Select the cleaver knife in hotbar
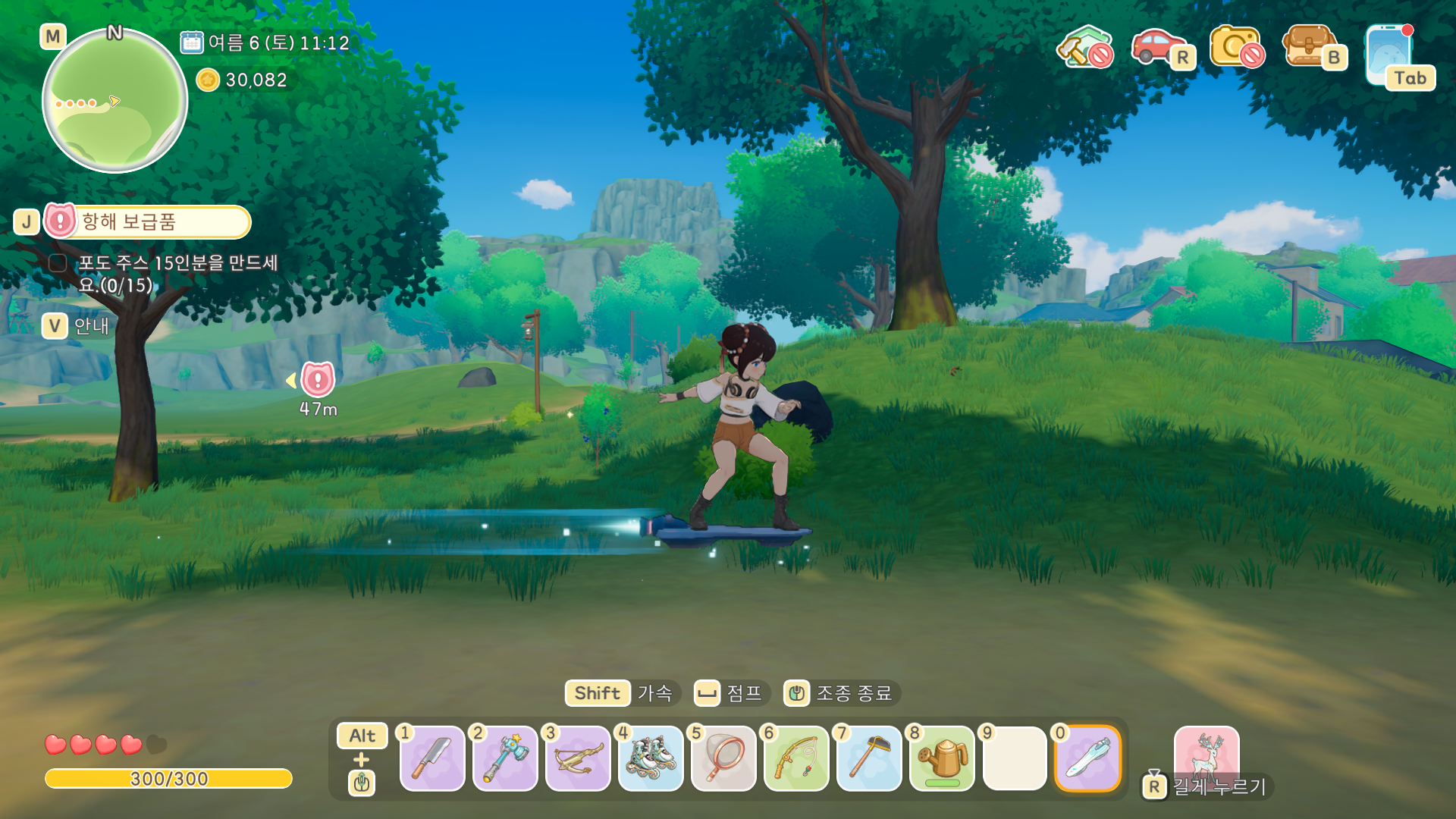The width and height of the screenshot is (1456, 819). [432, 758]
